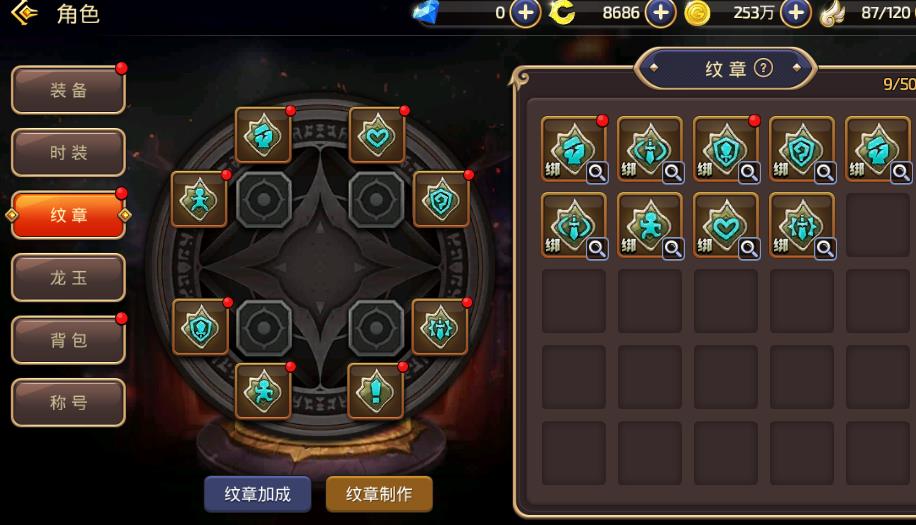Viewport: 916px width, 525px height.
Task: Select the heart crest slot on the wheel
Action: click(377, 135)
